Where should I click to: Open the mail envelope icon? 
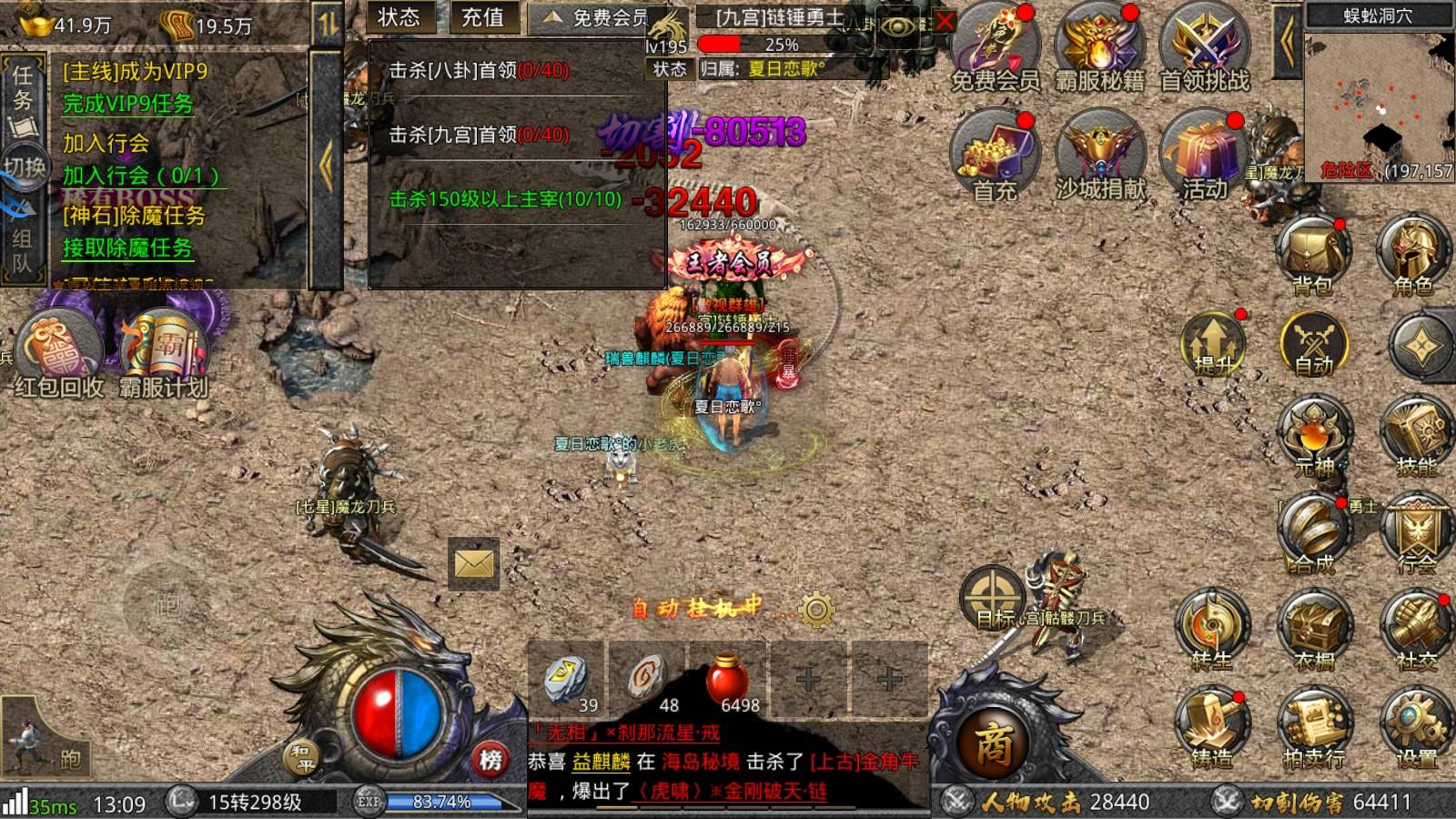pyautogui.click(x=473, y=564)
